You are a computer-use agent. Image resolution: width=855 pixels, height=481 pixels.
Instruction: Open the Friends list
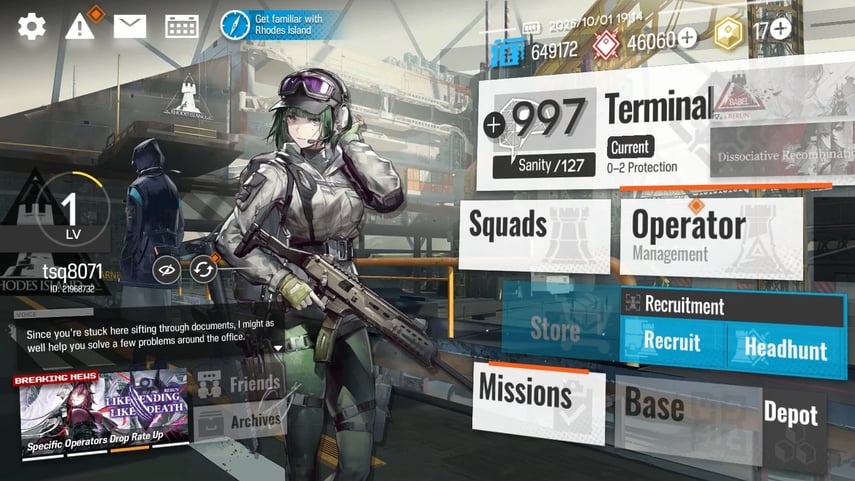[240, 384]
